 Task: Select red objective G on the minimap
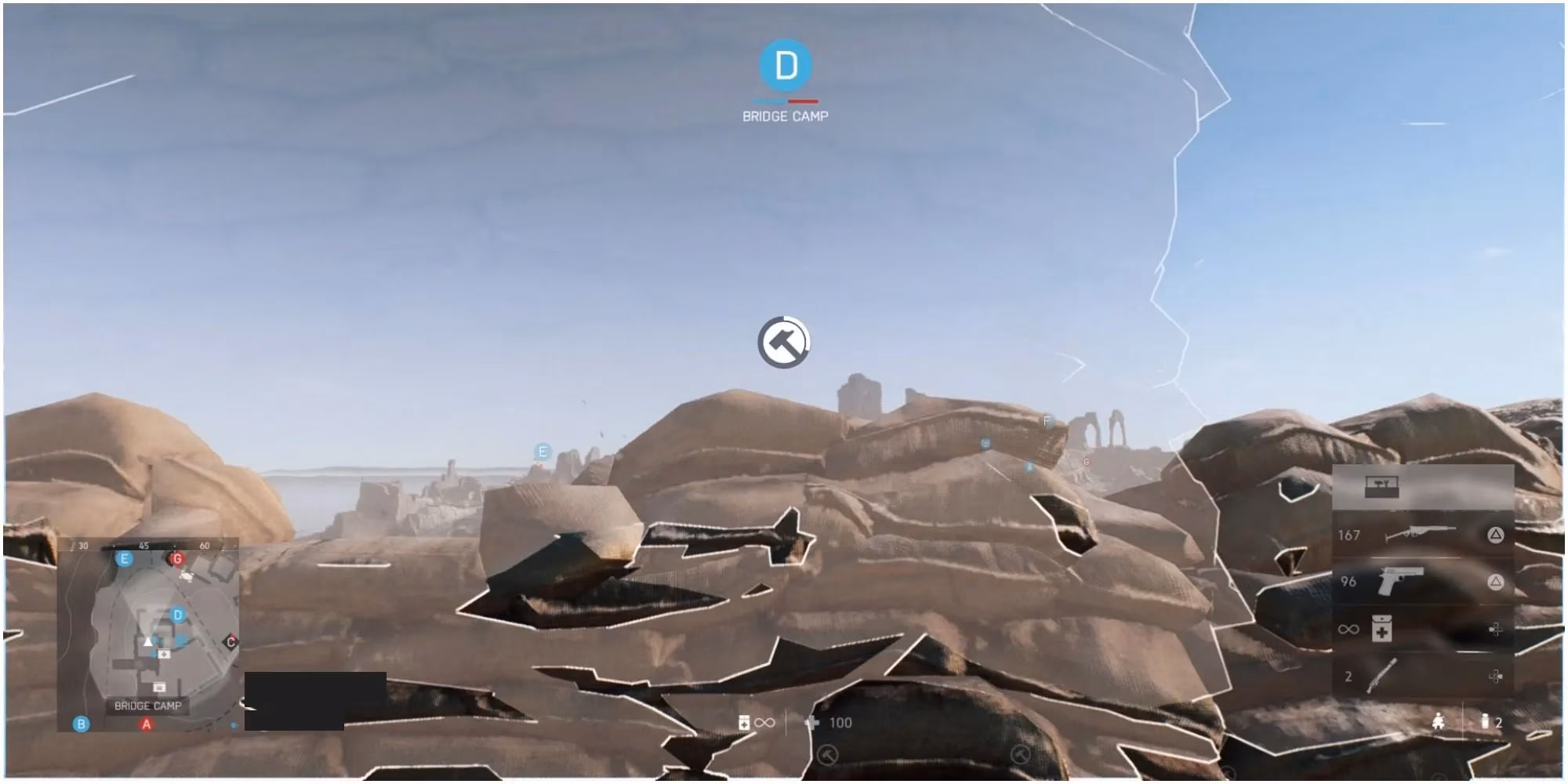[177, 559]
